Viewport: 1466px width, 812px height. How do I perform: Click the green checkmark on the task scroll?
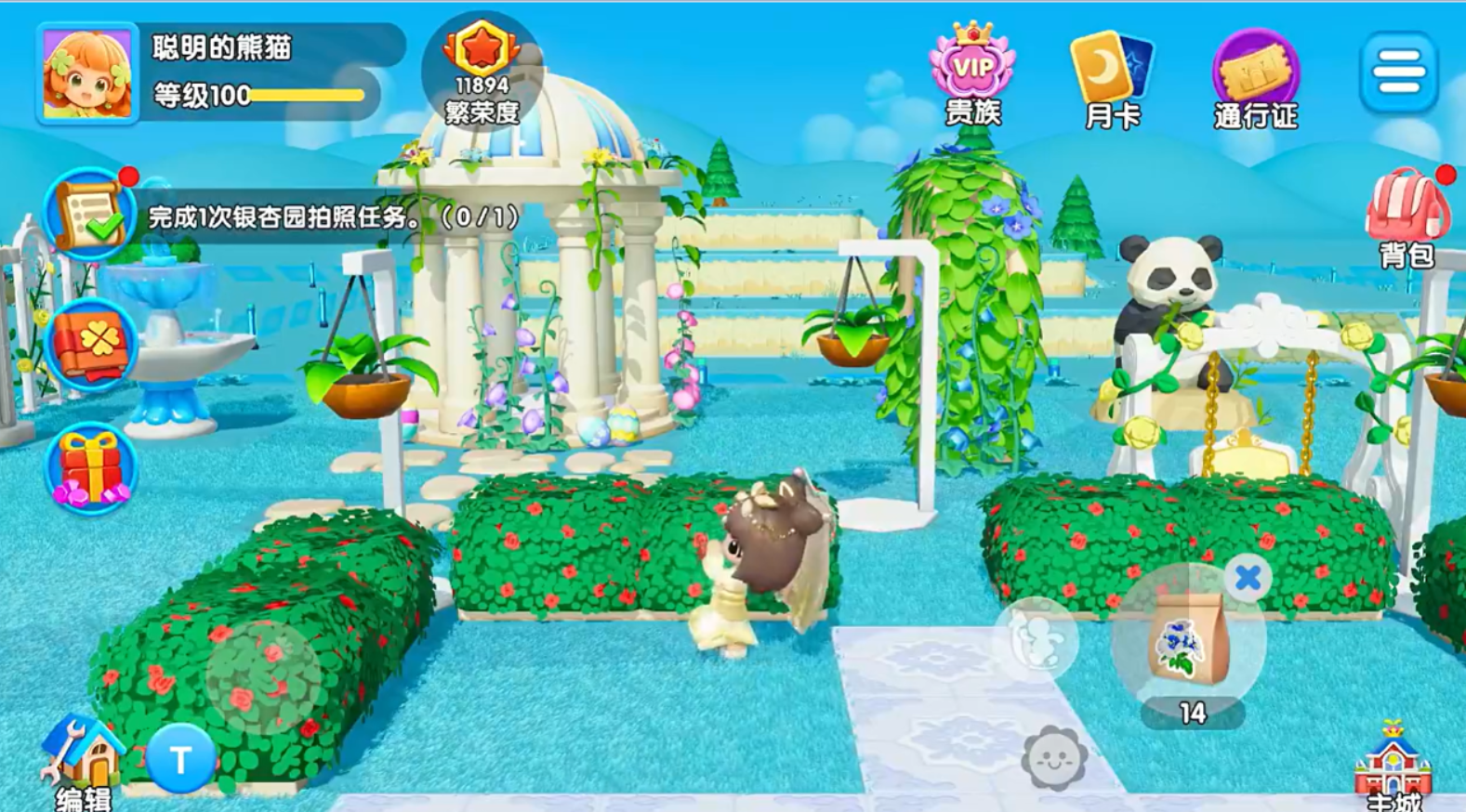[x=104, y=228]
